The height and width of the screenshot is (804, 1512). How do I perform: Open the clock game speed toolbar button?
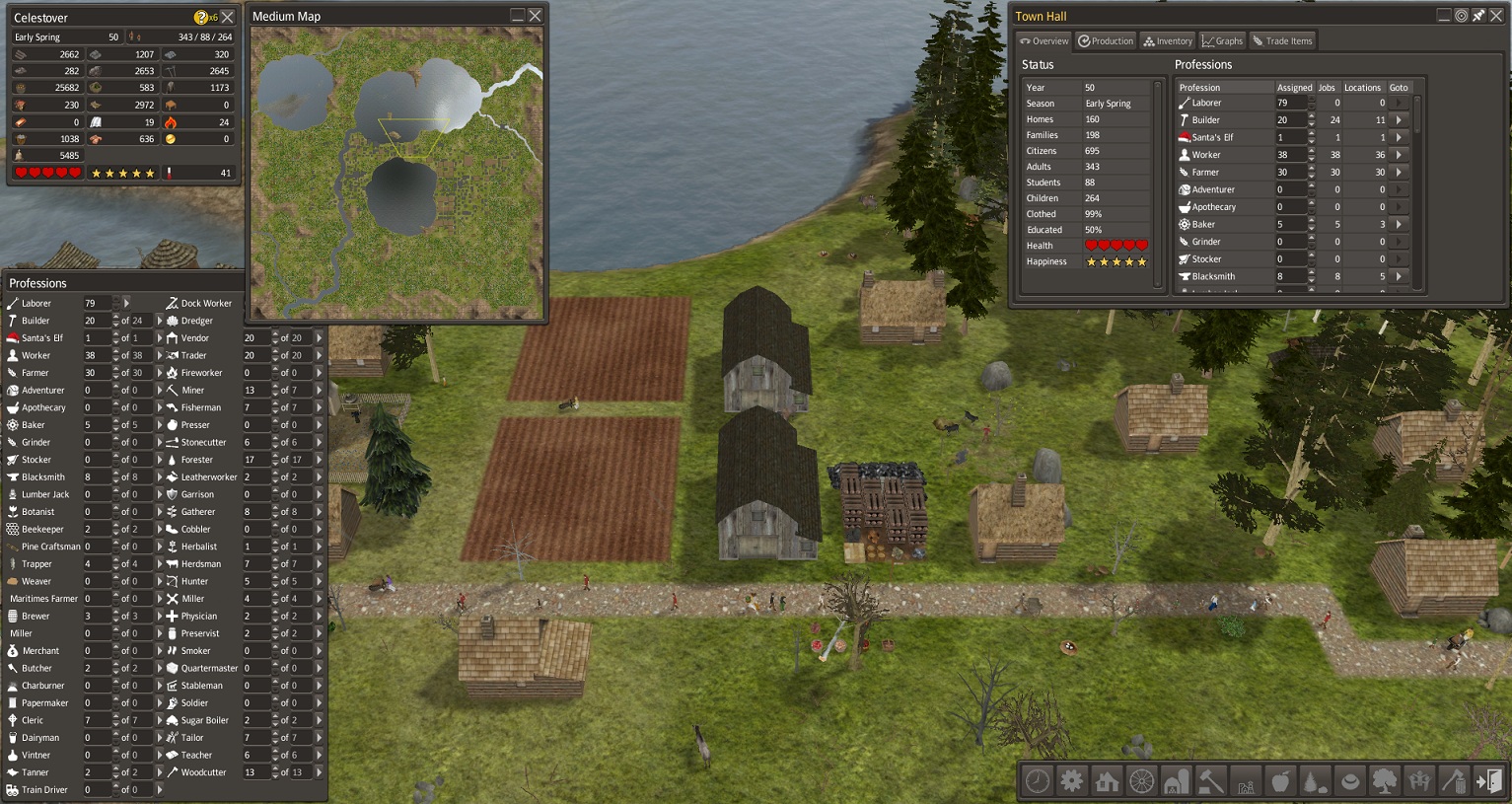[x=1038, y=781]
